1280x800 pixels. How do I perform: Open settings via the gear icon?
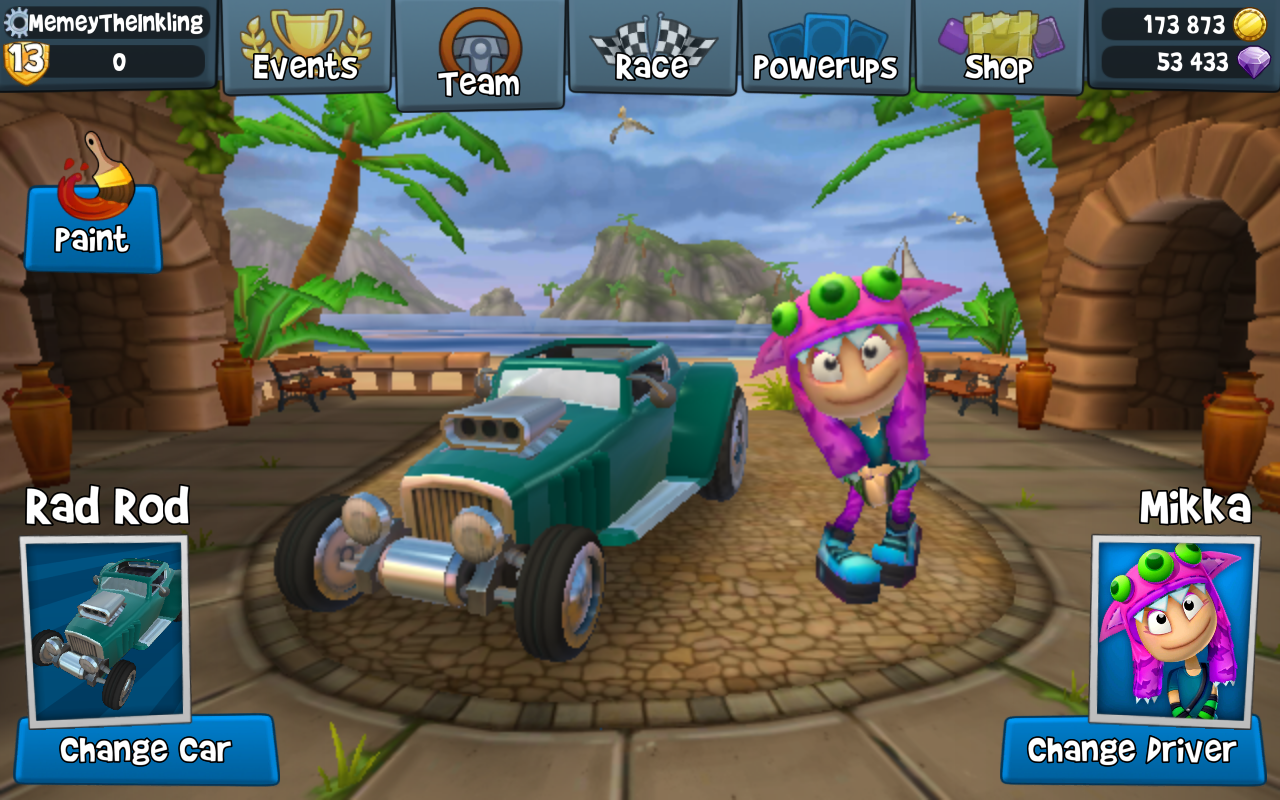(17, 22)
